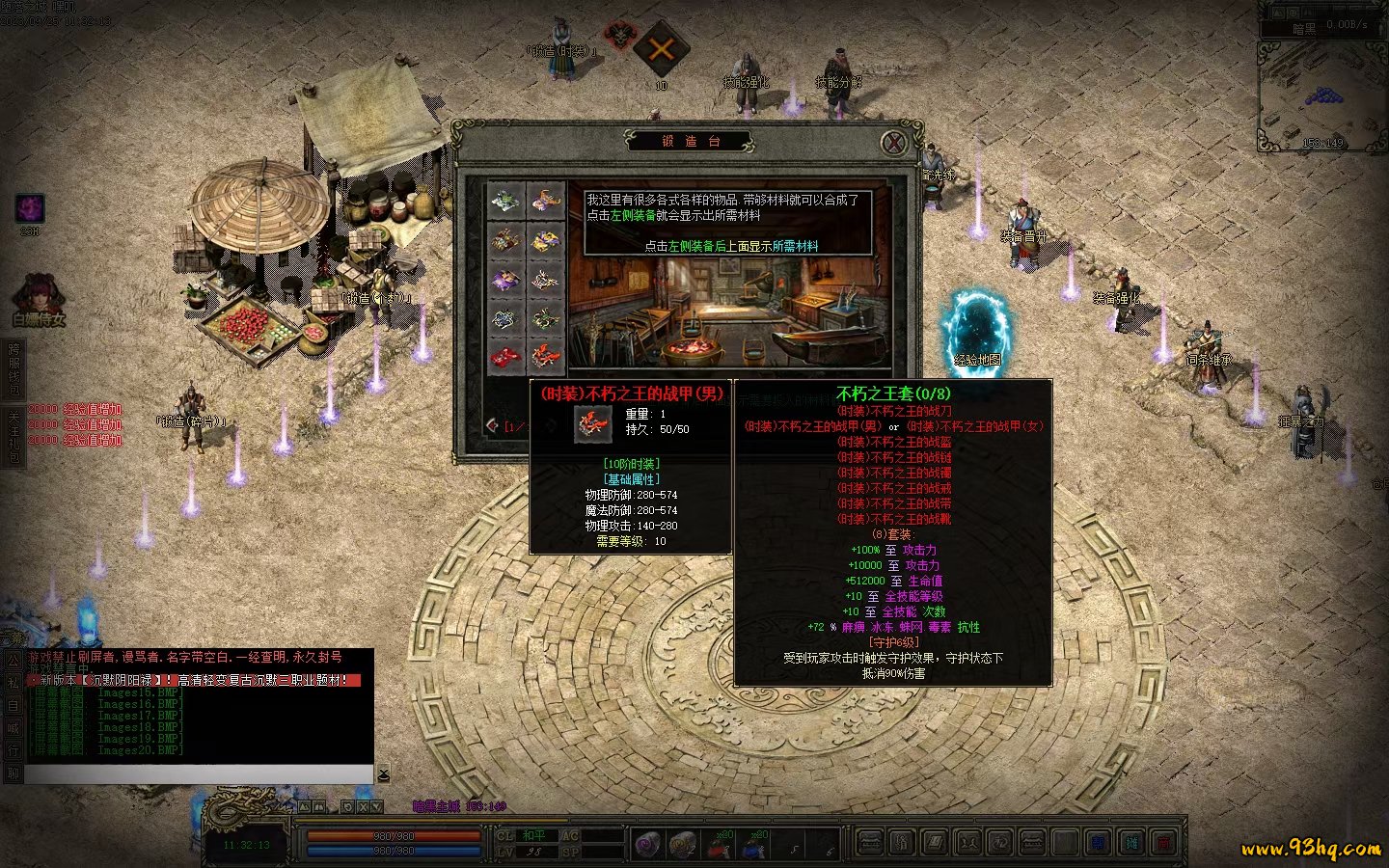
Task: Switch to the 公 public chat channel
Action: [x=14, y=661]
